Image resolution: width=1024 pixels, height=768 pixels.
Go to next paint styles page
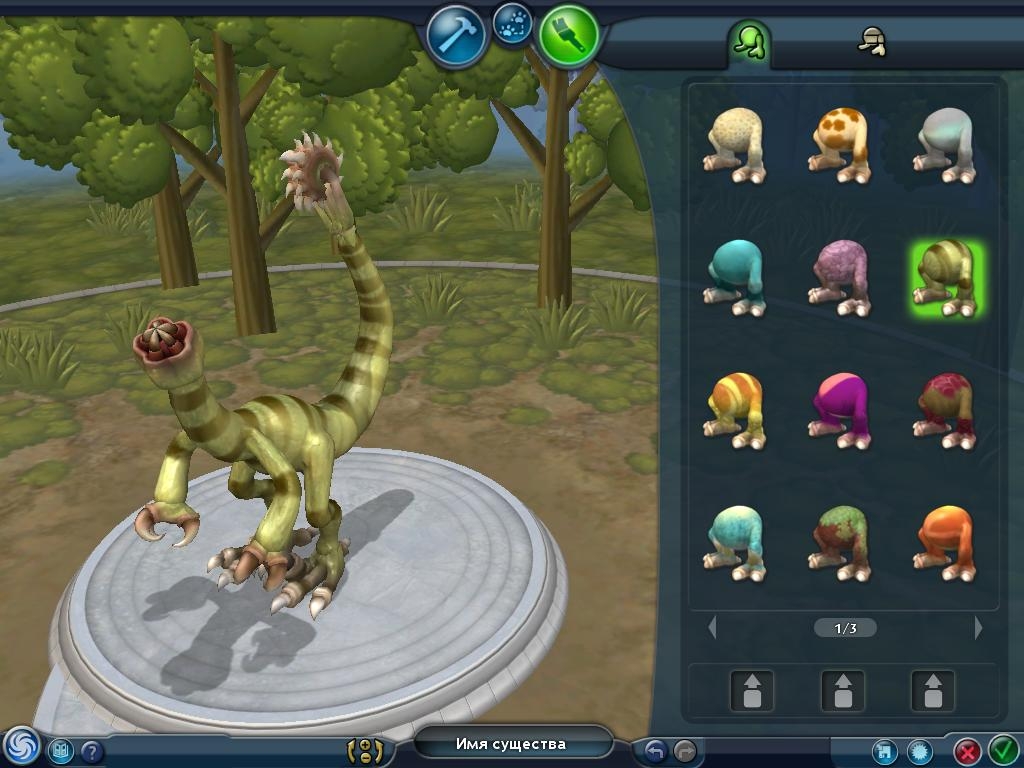pyautogui.click(x=978, y=628)
